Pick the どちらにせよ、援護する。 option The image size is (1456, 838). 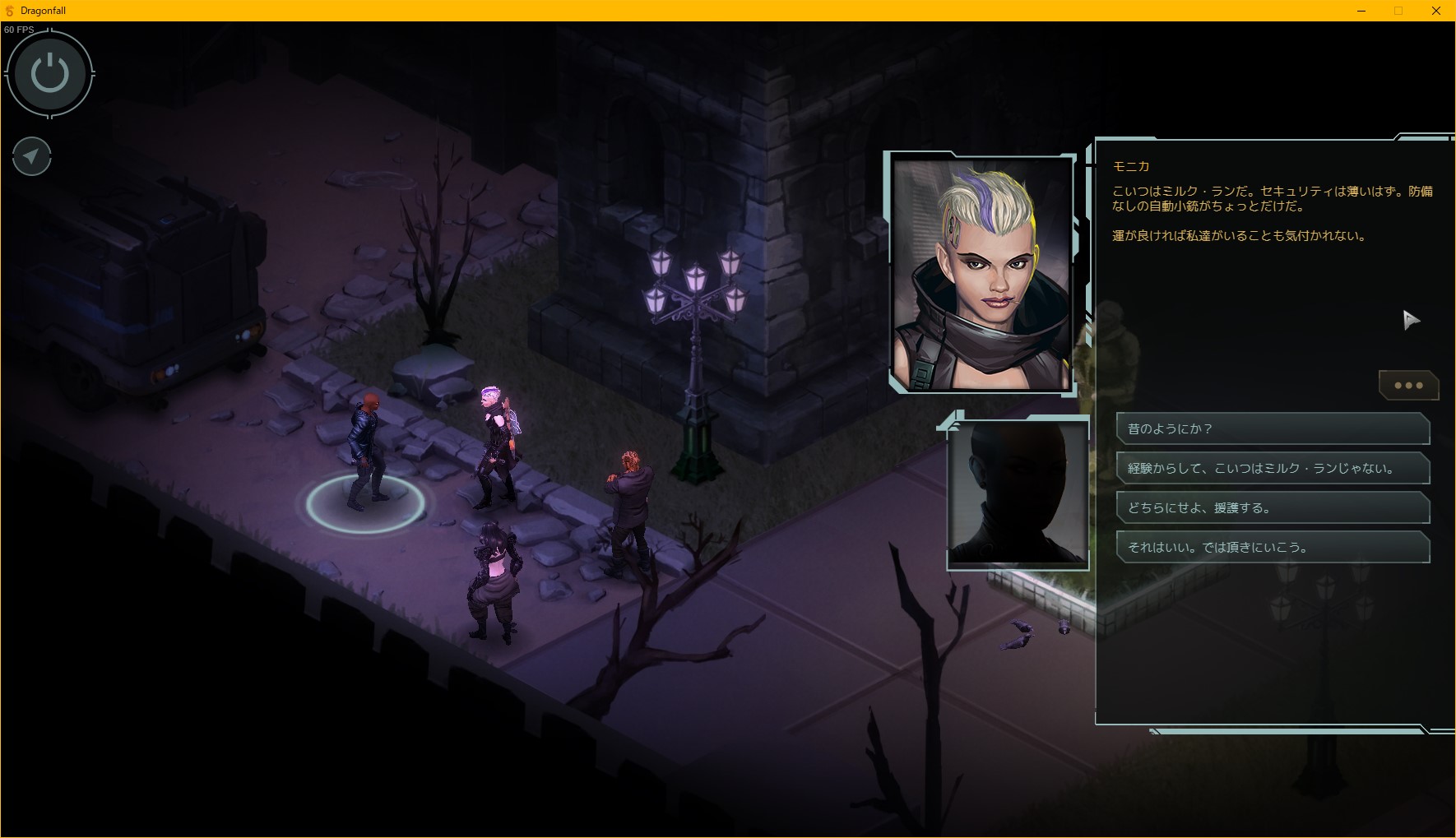click(1272, 507)
